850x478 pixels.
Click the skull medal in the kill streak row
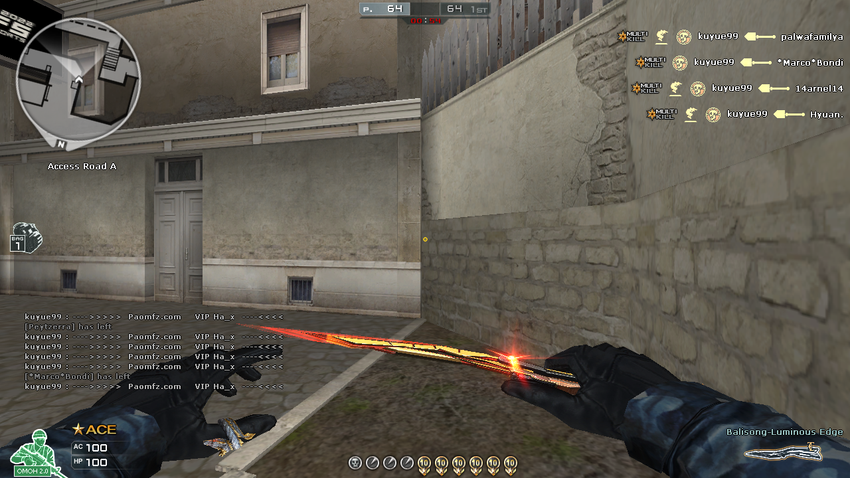point(354,462)
